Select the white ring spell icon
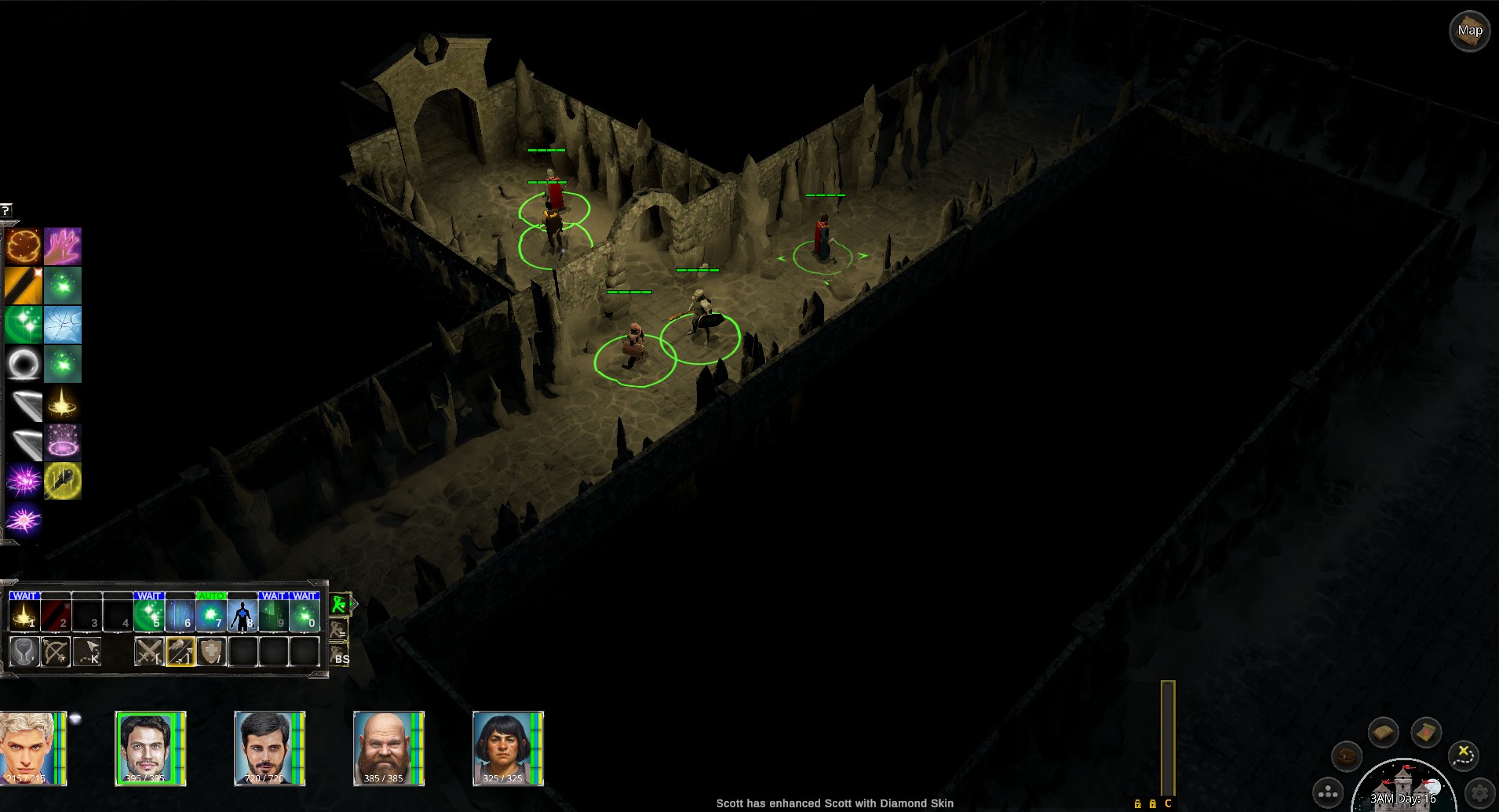 [x=24, y=364]
